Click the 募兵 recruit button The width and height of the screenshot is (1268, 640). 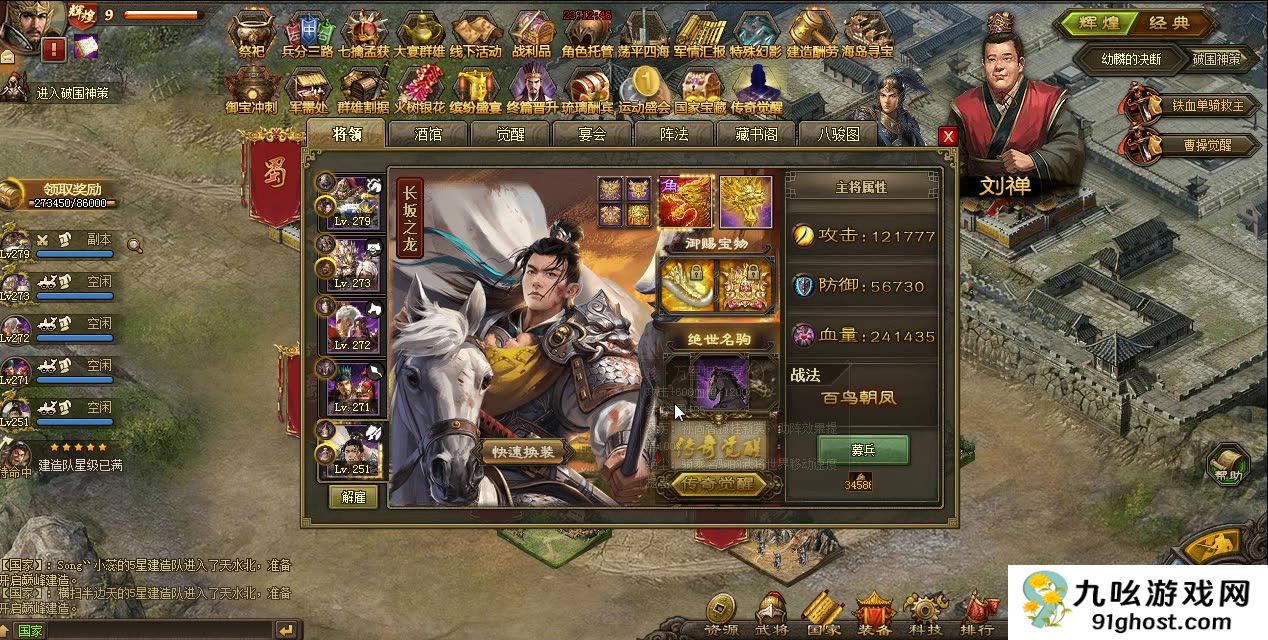click(863, 450)
